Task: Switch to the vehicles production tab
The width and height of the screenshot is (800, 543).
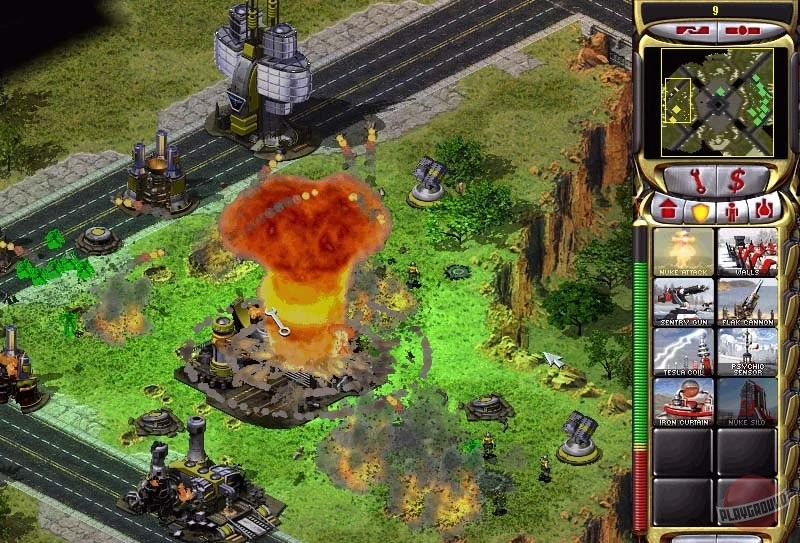Action: (762, 210)
